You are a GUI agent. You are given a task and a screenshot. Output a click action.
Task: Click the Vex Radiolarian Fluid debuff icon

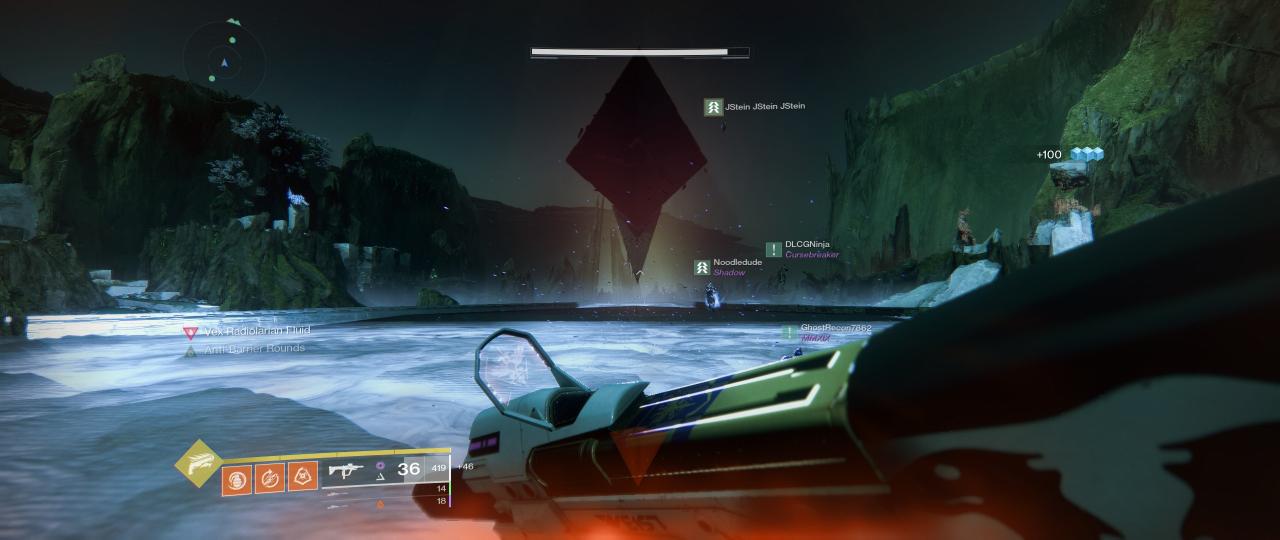pyautogui.click(x=190, y=332)
